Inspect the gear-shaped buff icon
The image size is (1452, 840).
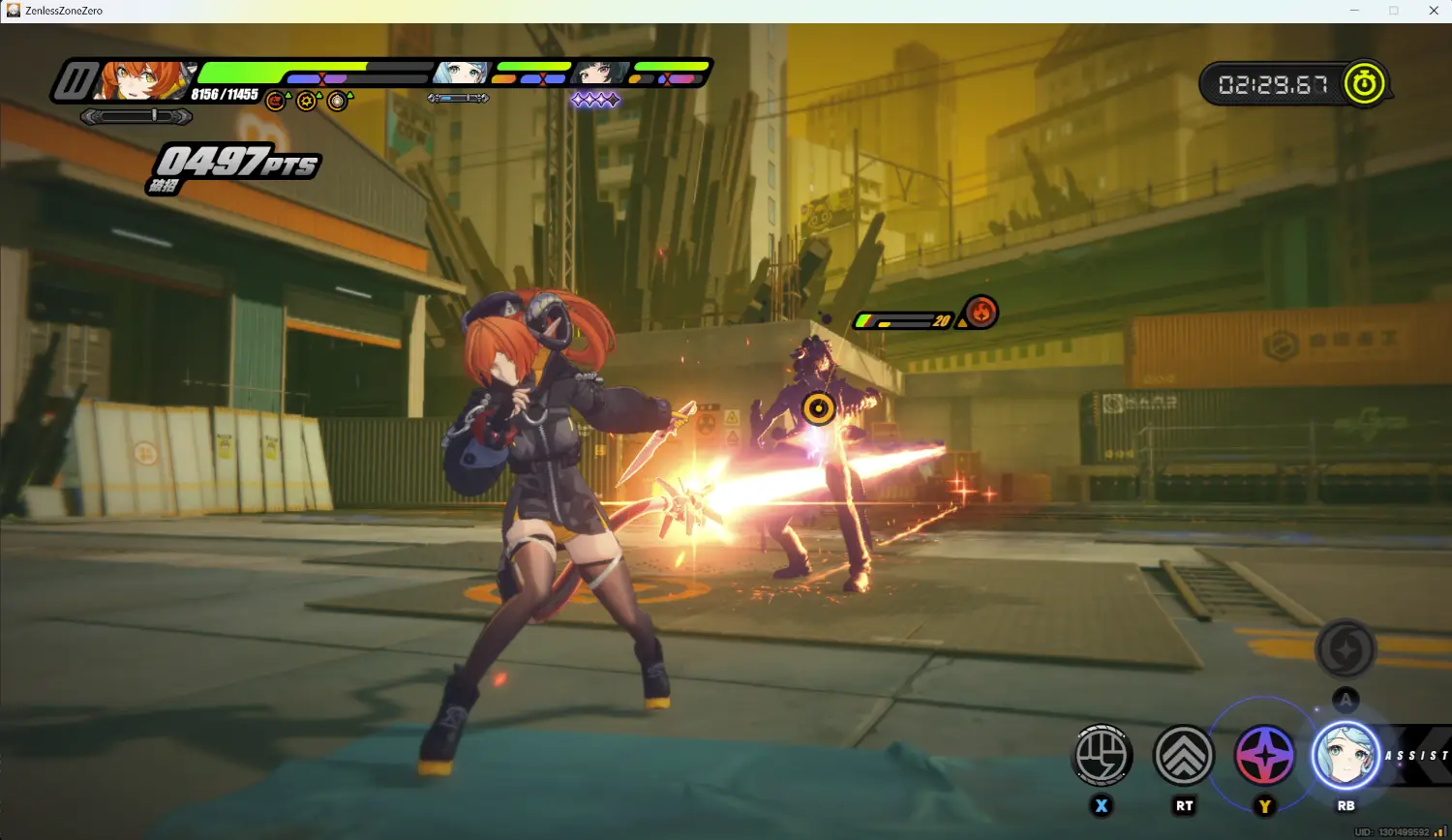[307, 101]
